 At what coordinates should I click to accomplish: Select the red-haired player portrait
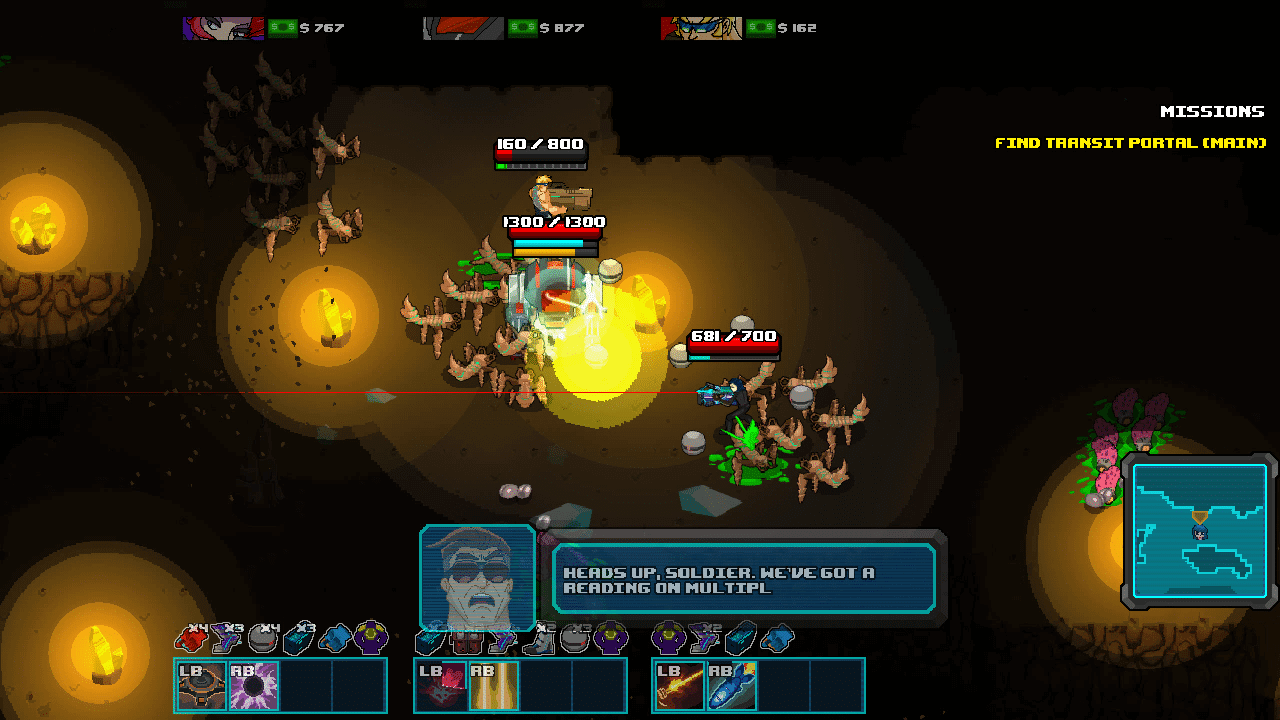pos(223,28)
